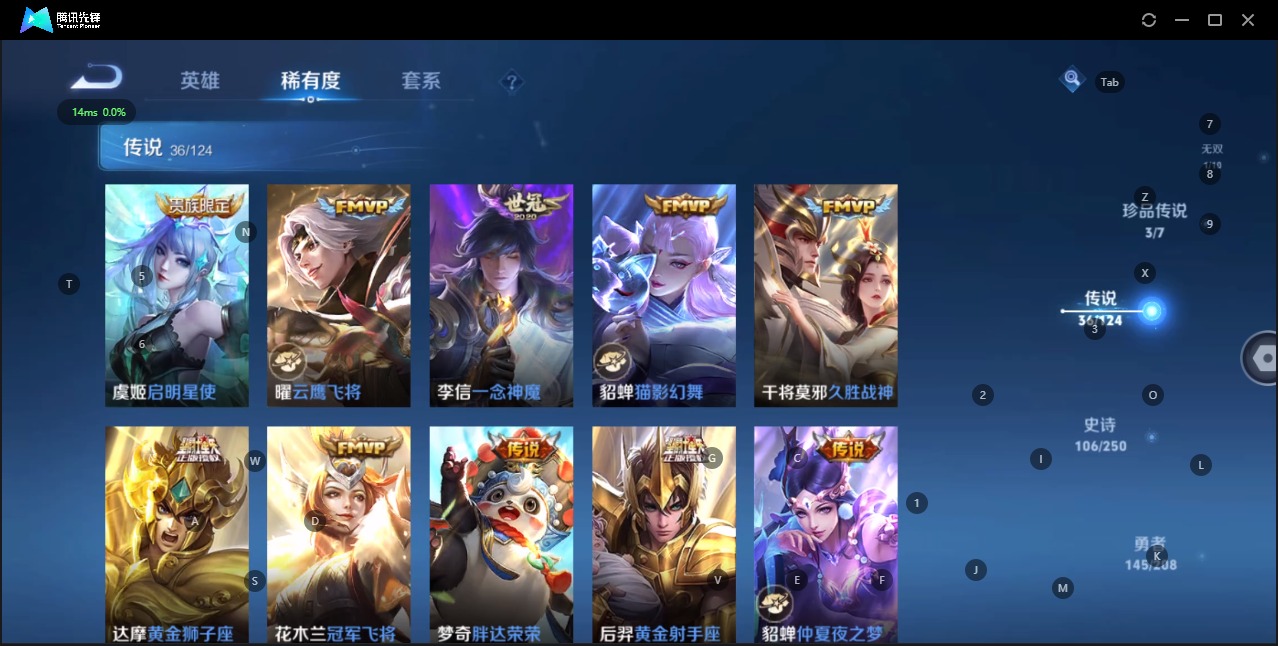Switch to the 英雄 tab
This screenshot has height=646, width=1278.
coord(200,81)
